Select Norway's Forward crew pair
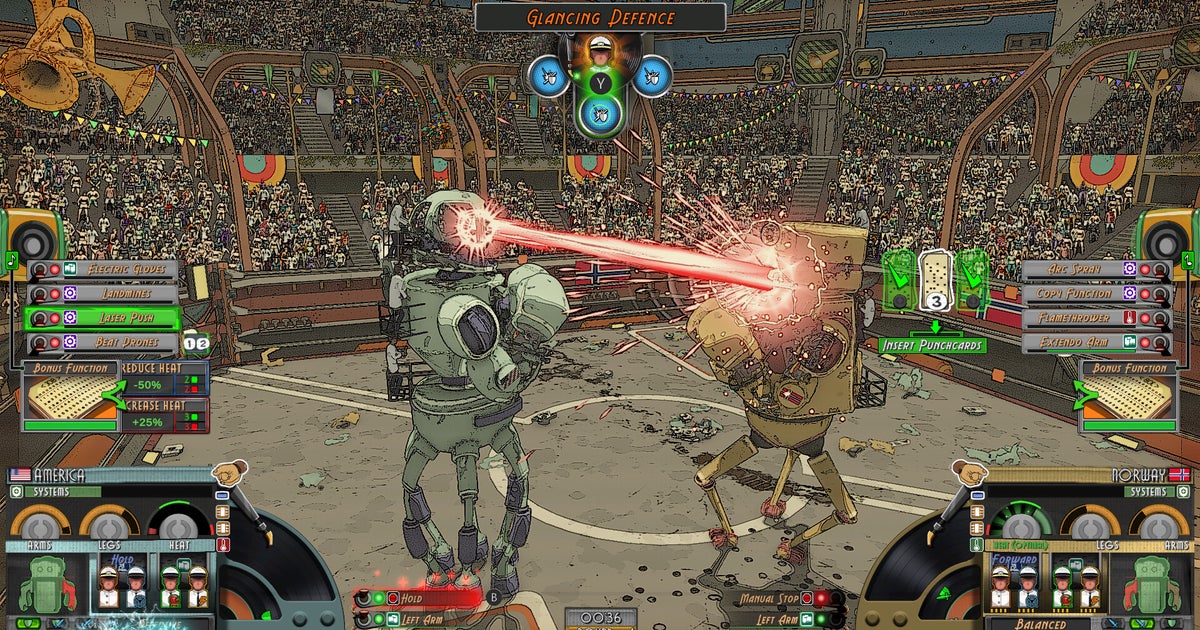1200x630 pixels. [1014, 583]
